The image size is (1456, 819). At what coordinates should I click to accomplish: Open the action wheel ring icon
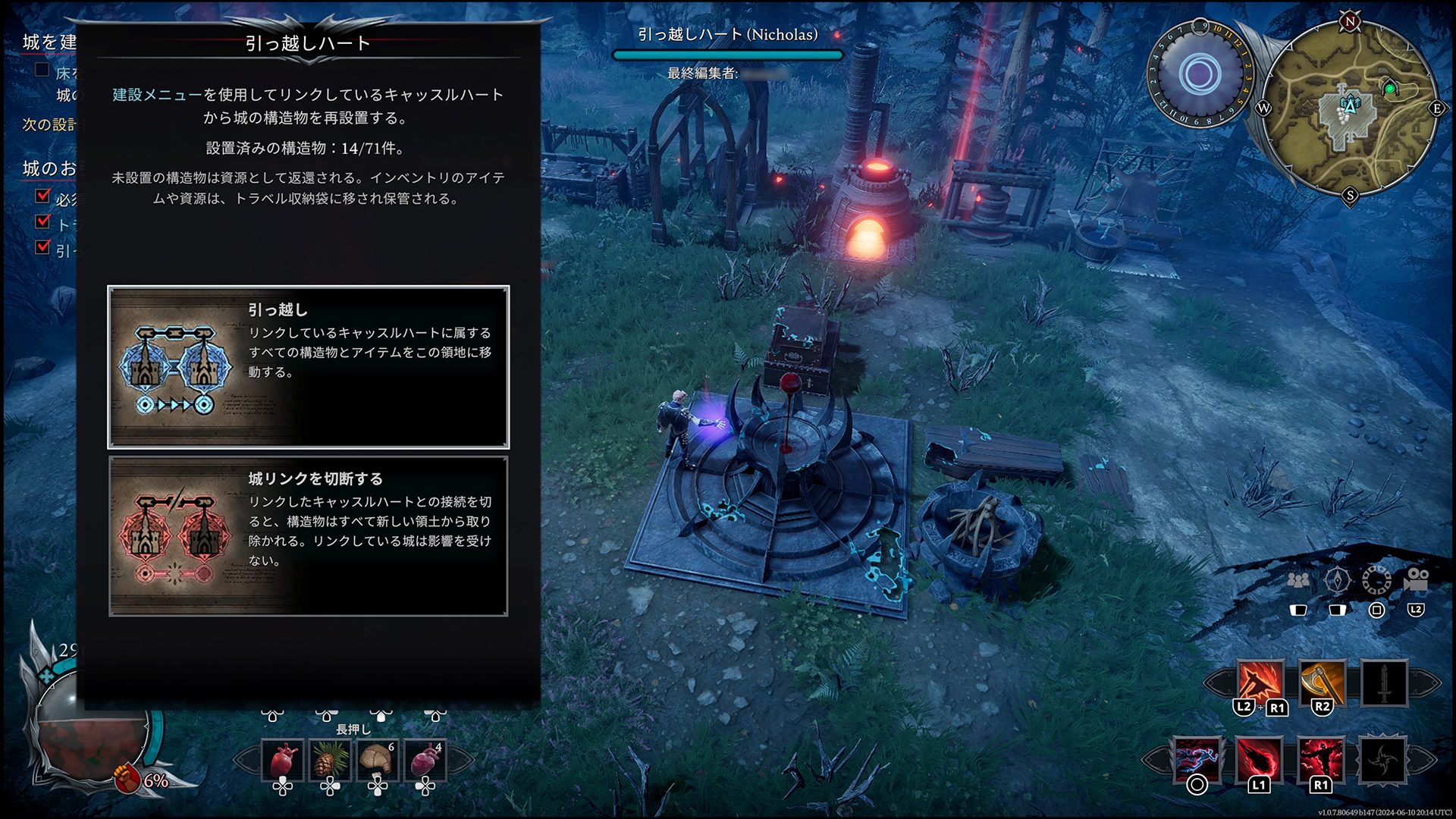tap(1376, 581)
